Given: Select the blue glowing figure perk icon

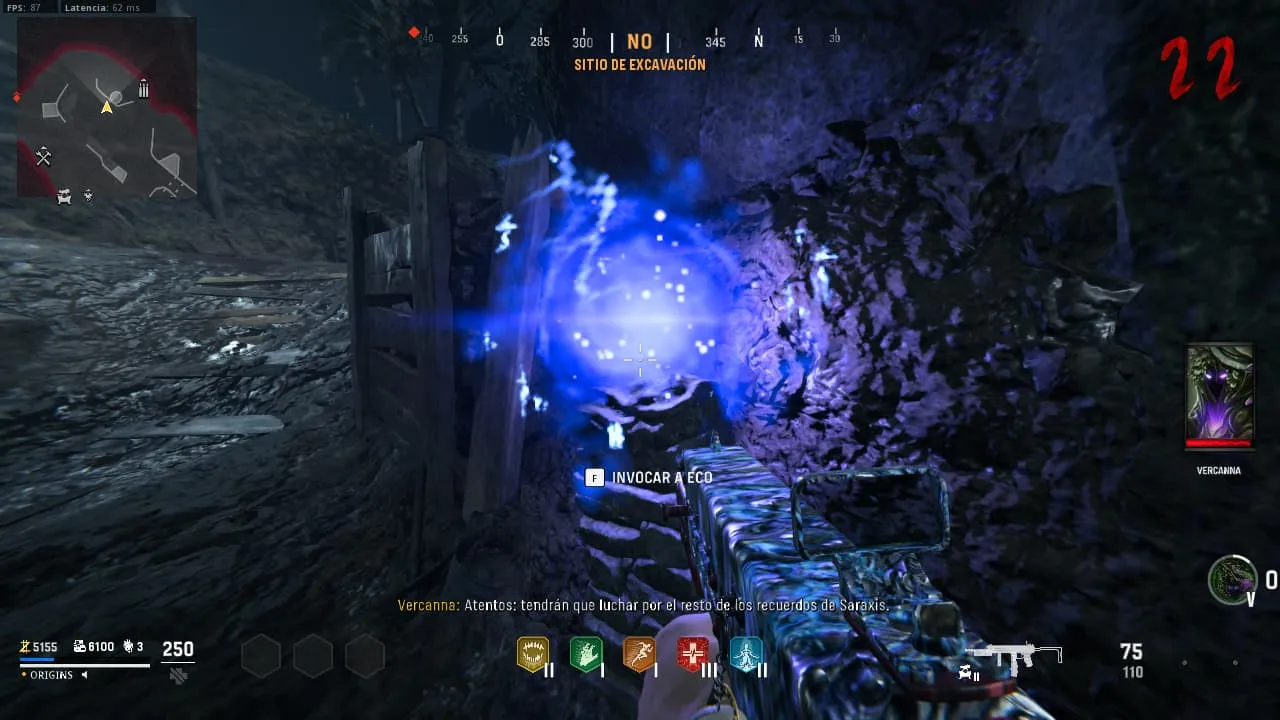Looking at the screenshot, I should [746, 654].
